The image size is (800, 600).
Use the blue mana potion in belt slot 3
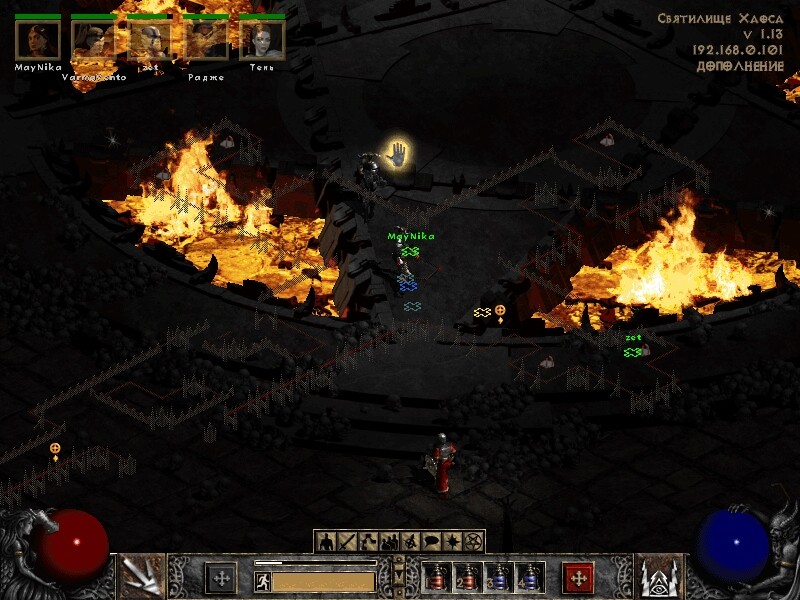pos(498,577)
